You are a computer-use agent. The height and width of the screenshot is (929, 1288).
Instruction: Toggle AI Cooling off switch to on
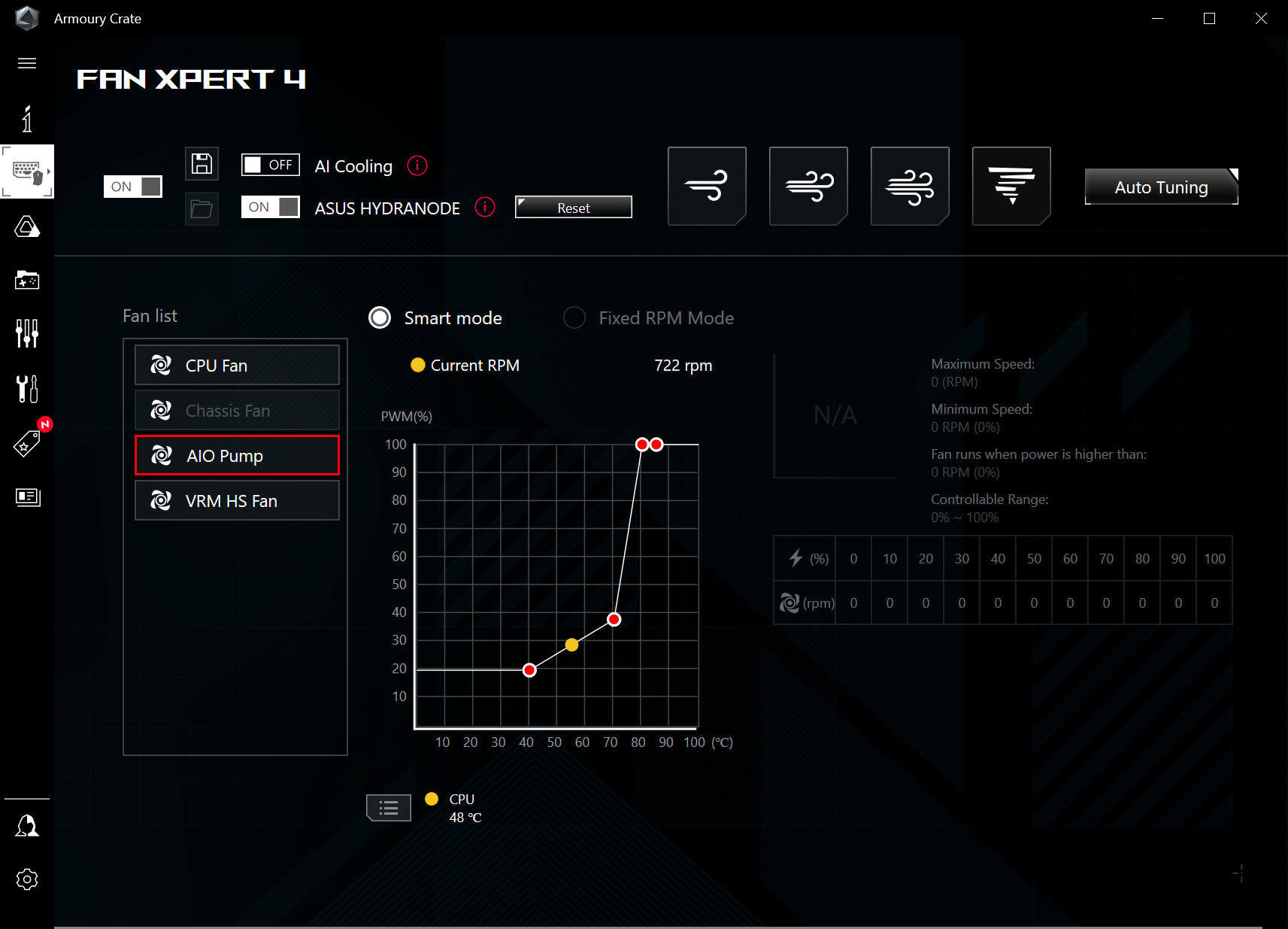pyautogui.click(x=270, y=165)
